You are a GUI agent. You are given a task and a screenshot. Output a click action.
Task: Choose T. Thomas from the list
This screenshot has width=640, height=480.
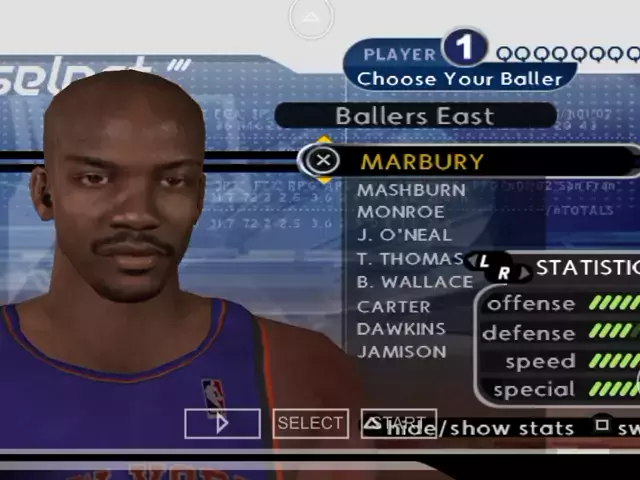(x=409, y=258)
